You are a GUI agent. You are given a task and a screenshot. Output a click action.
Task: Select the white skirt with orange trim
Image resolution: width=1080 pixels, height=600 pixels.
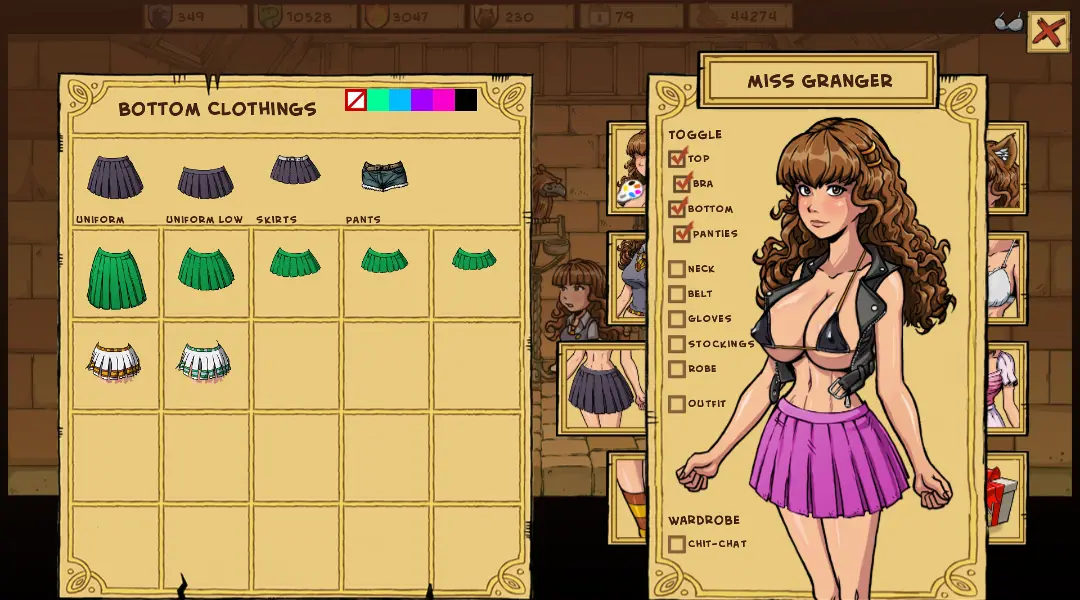(114, 362)
